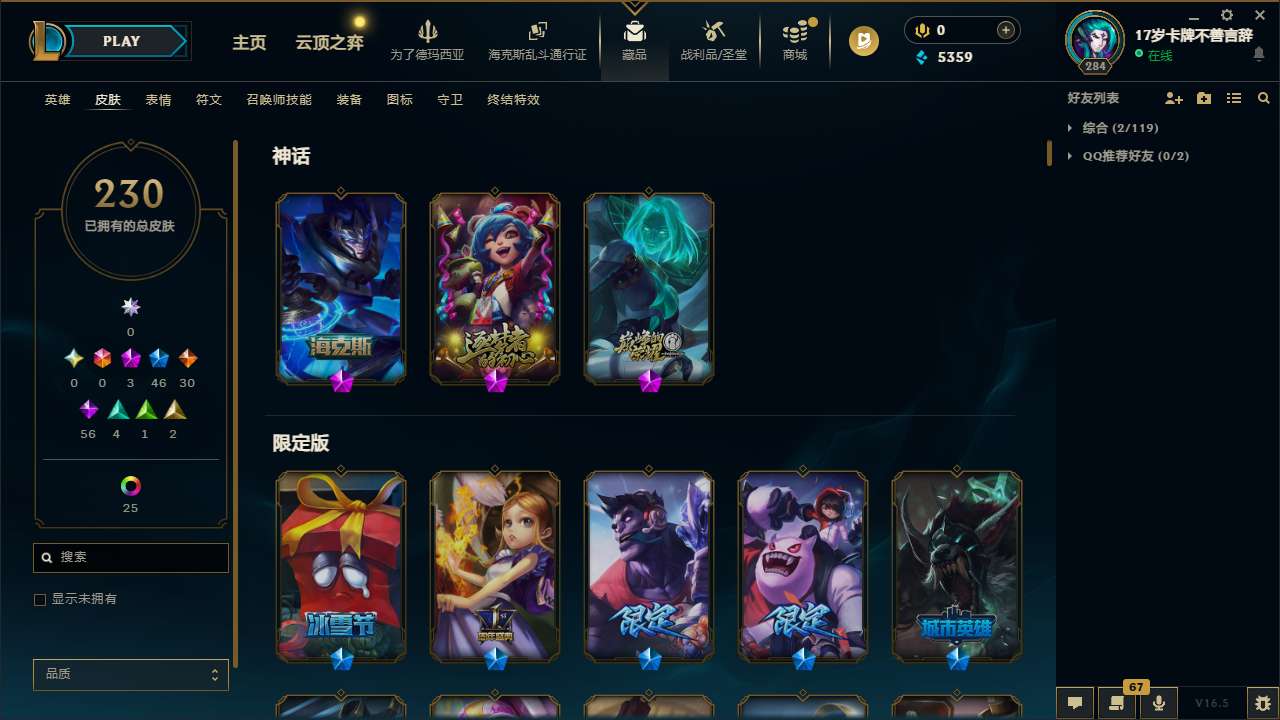Switch to the 英雄 tab

point(57,100)
